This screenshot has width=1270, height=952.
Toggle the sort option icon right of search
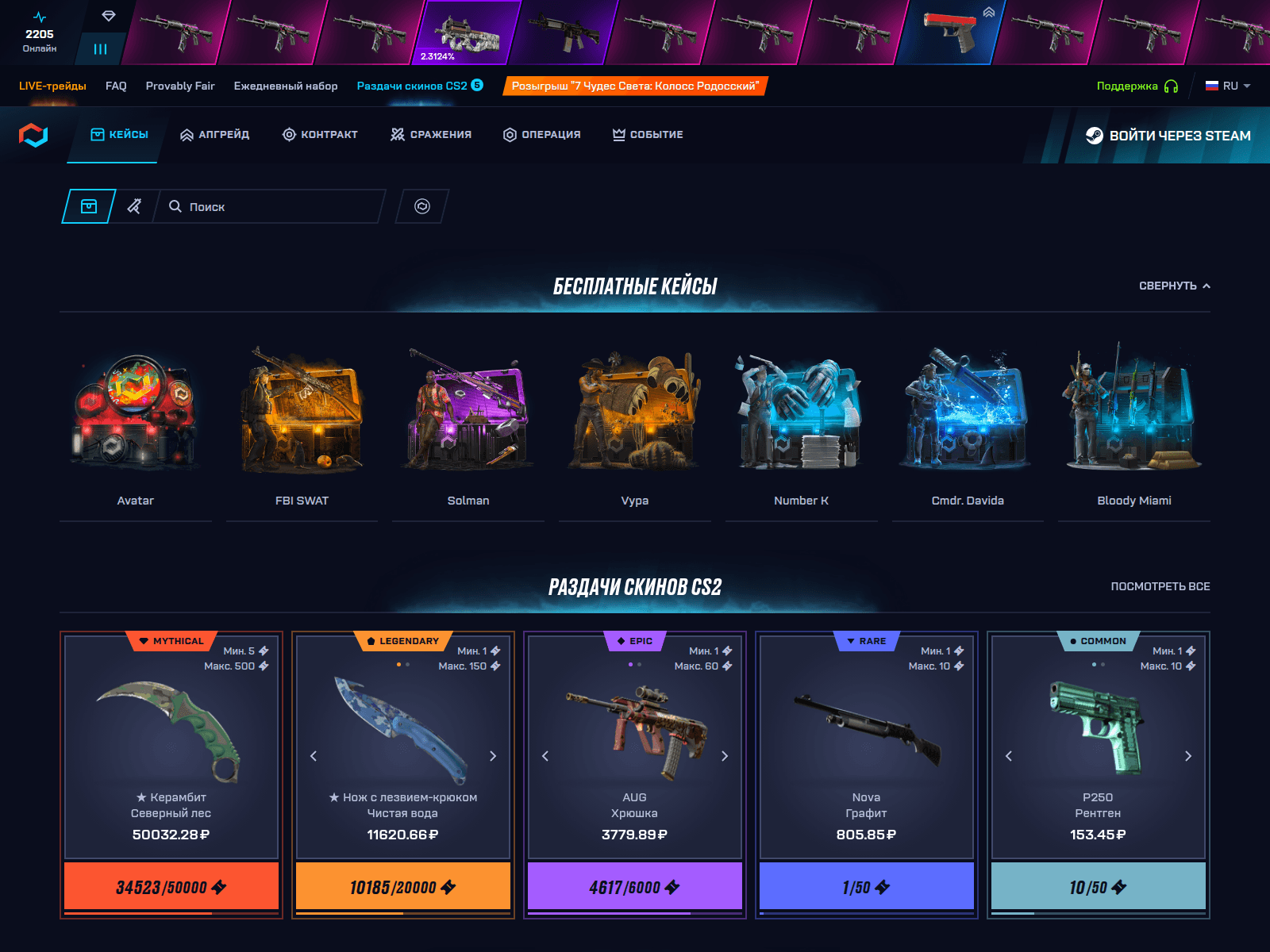[x=421, y=206]
